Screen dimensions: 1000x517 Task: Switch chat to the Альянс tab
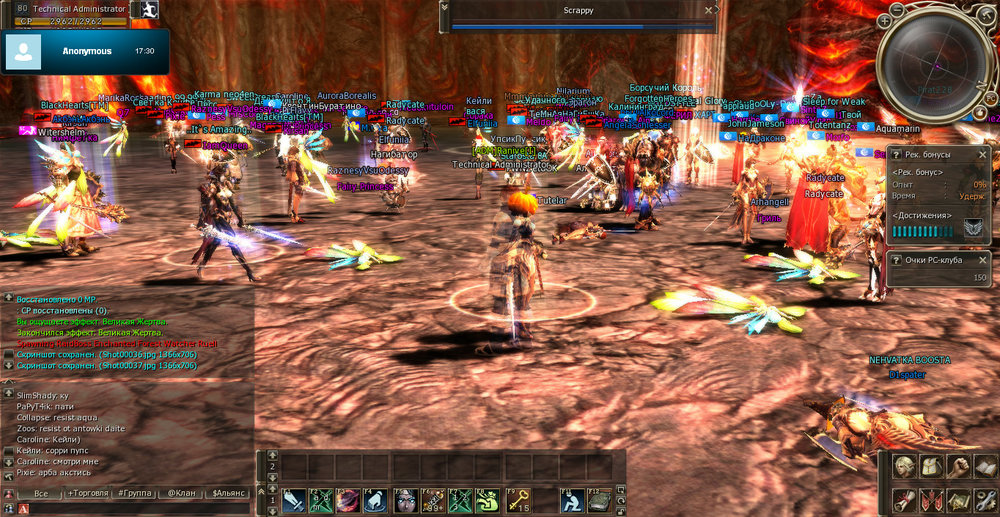pyautogui.click(x=228, y=494)
